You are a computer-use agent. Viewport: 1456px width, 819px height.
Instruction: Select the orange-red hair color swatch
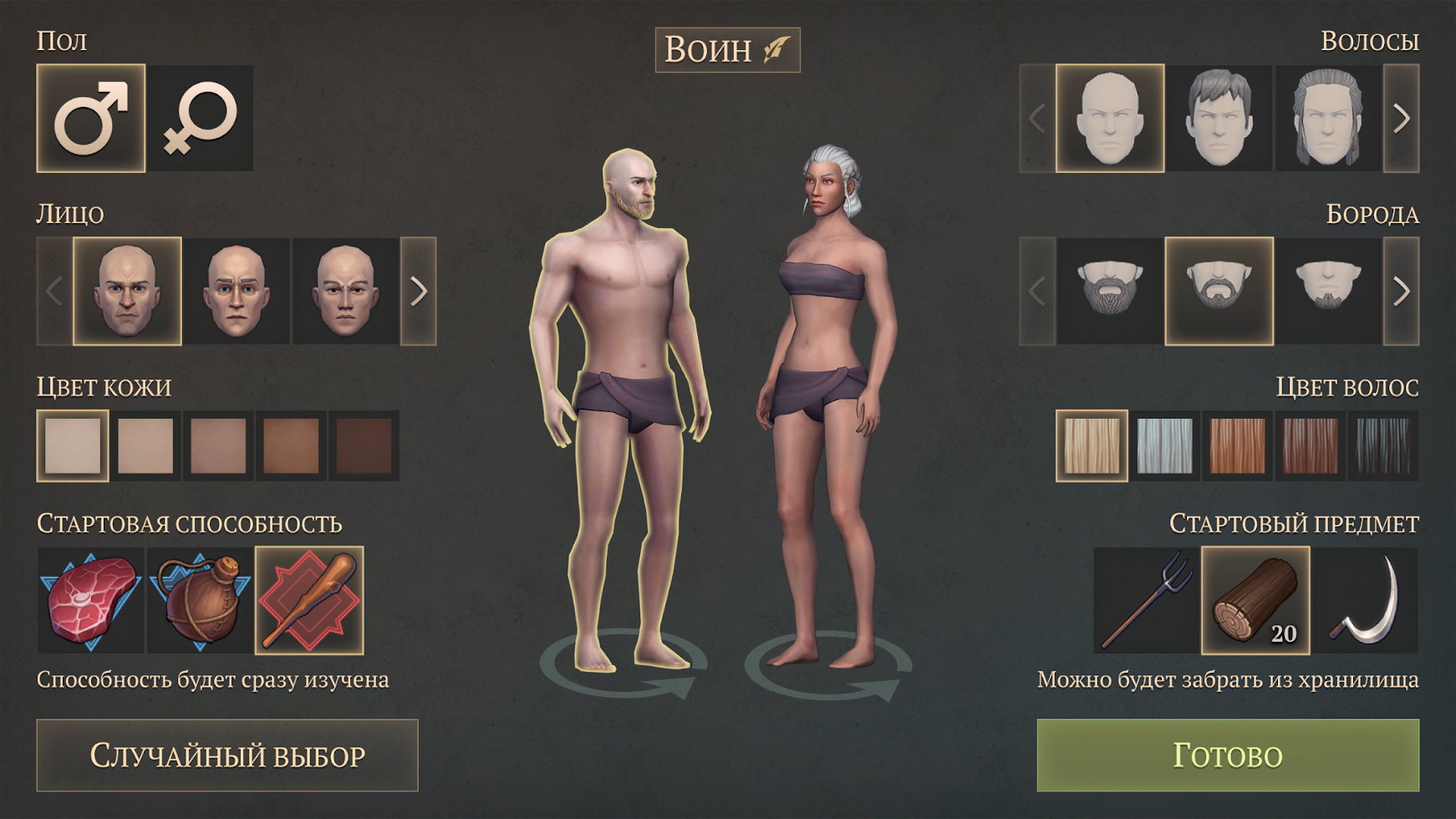(x=1237, y=445)
